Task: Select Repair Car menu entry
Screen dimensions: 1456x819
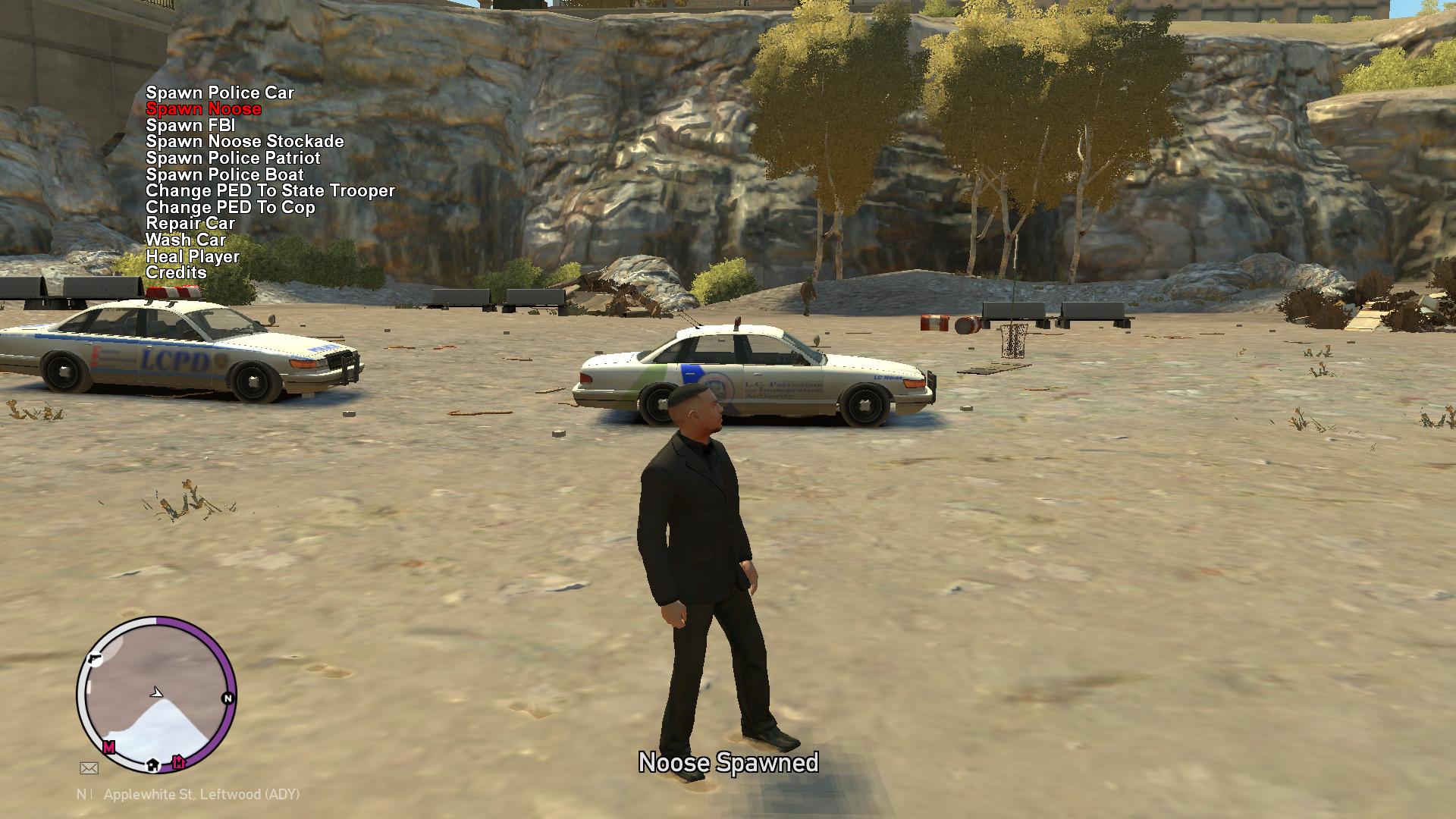Action: 190,223
